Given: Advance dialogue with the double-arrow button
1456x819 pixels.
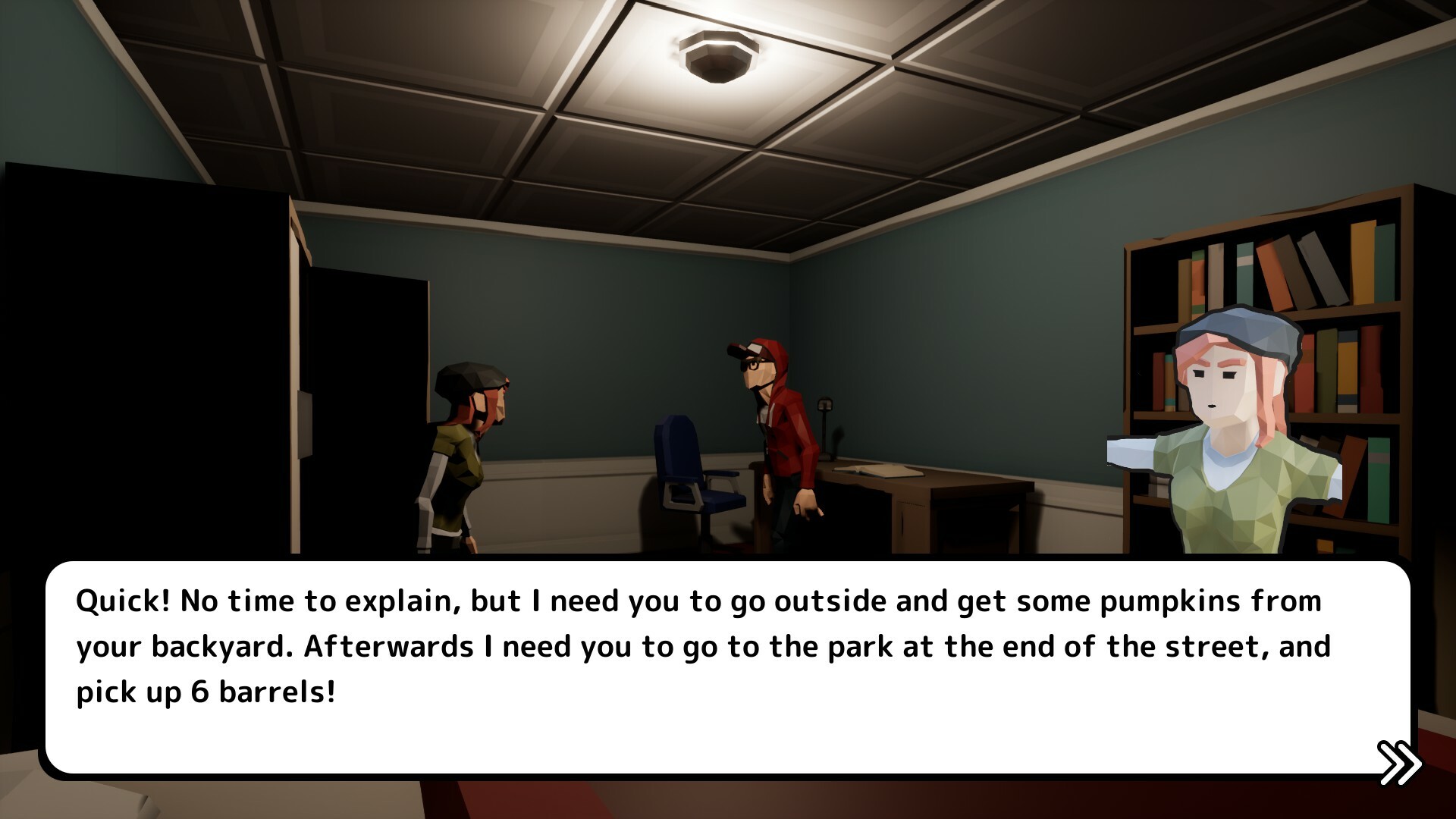Looking at the screenshot, I should [x=1399, y=762].
